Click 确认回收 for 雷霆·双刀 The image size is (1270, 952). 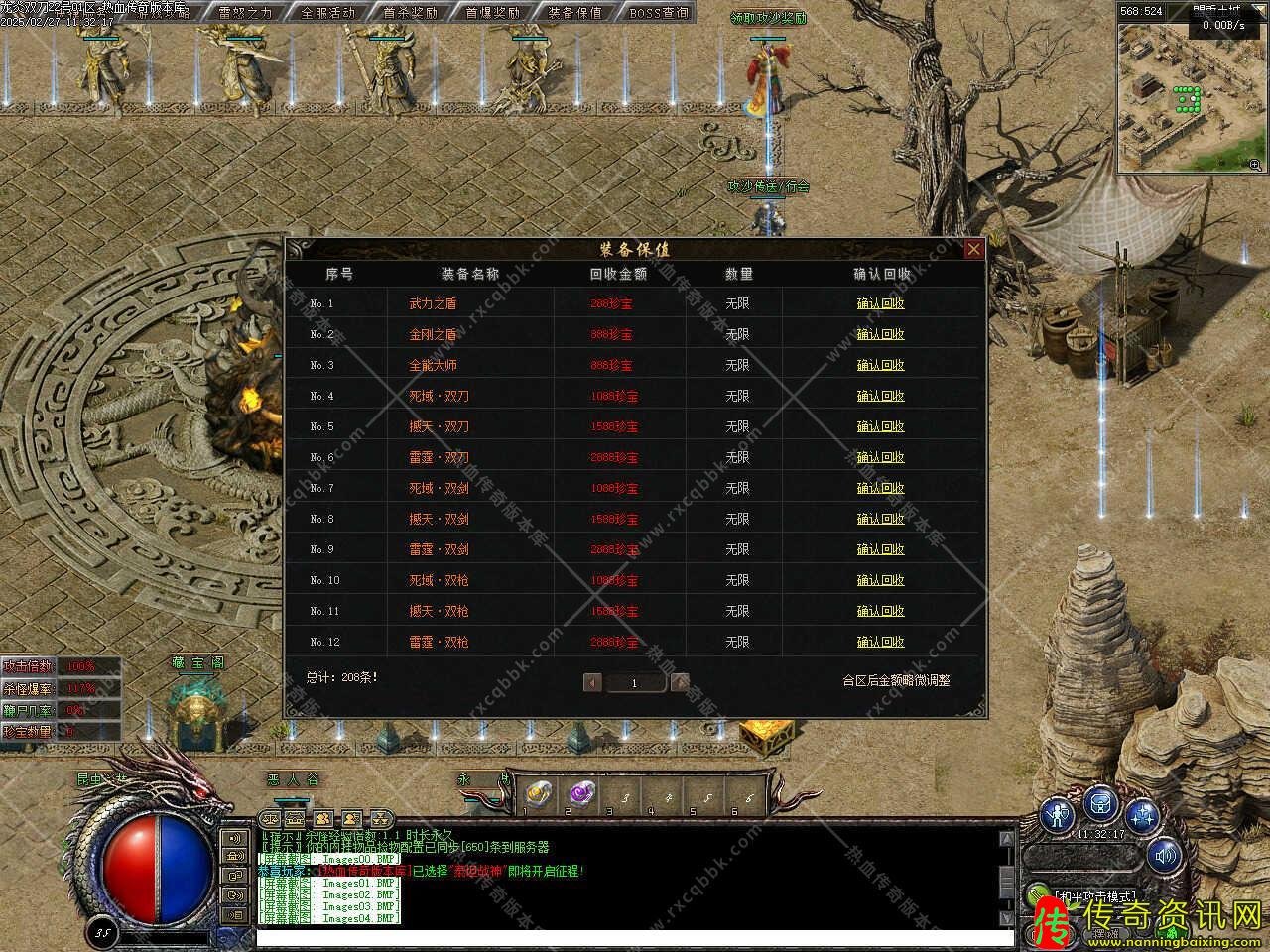pyautogui.click(x=880, y=457)
